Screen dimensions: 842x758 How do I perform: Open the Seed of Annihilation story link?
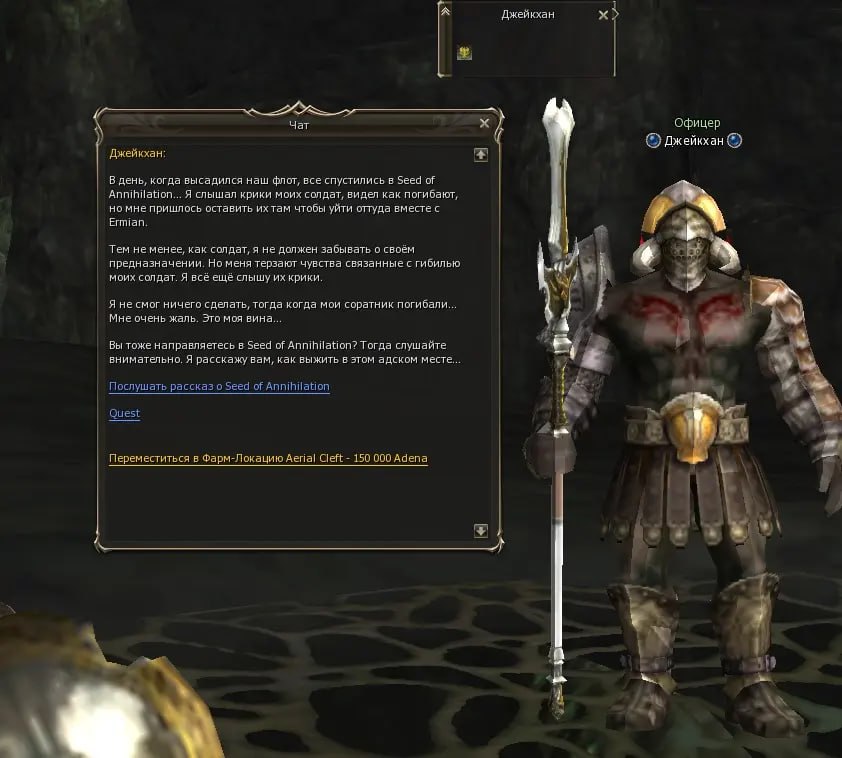(219, 386)
